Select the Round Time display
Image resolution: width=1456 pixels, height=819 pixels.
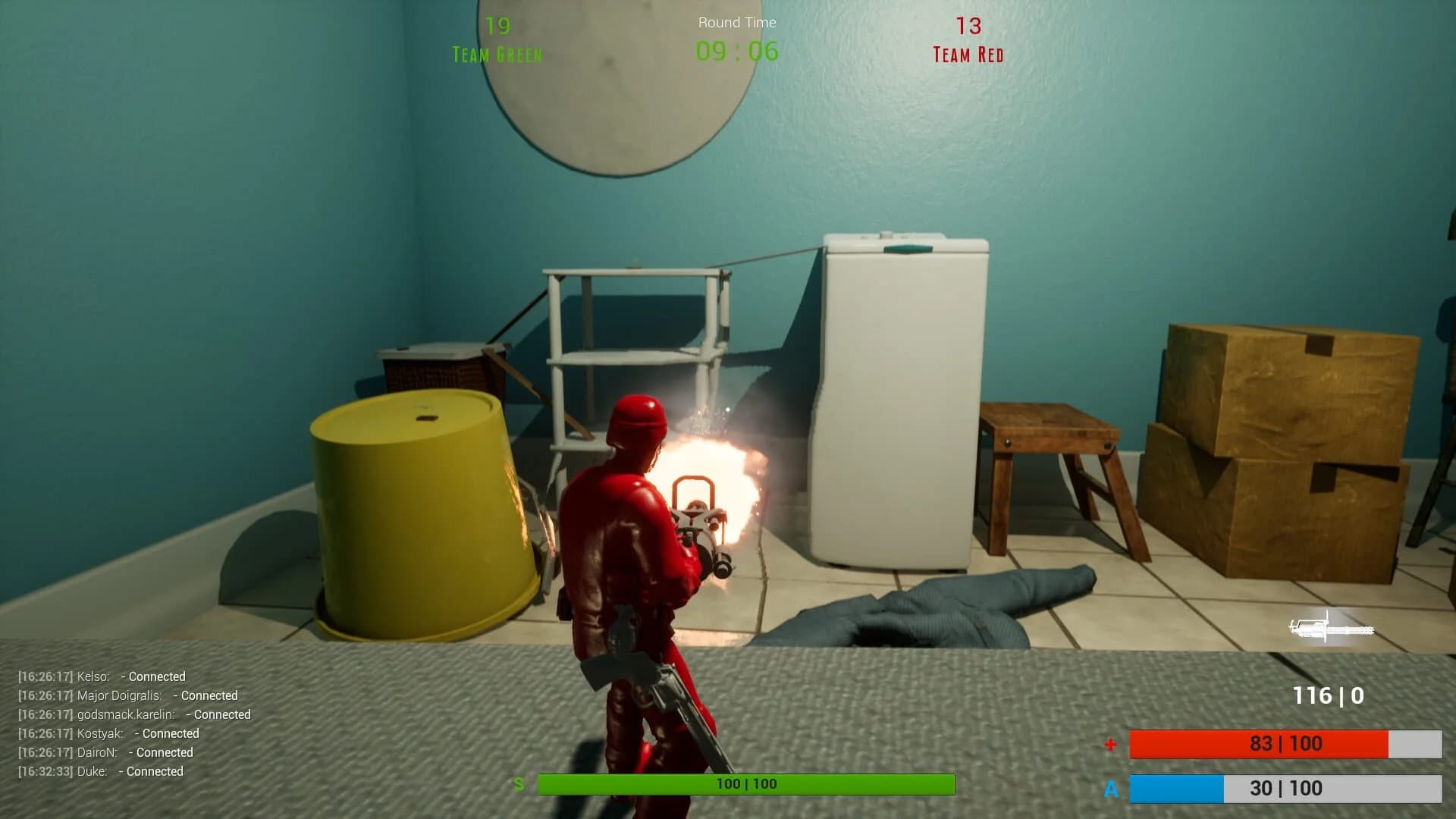(736, 52)
